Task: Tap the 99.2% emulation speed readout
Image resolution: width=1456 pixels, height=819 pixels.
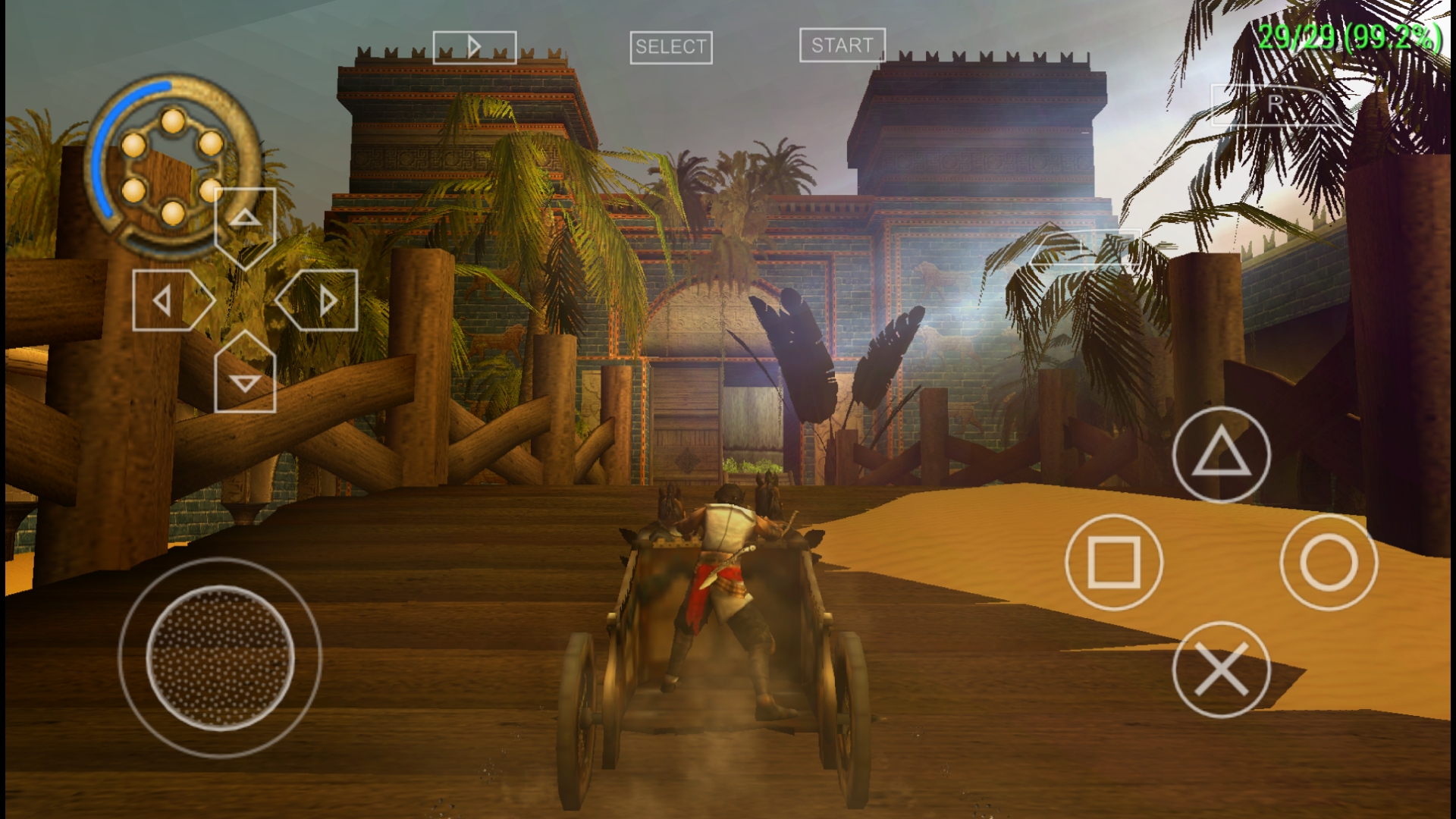Action: [x=1395, y=34]
